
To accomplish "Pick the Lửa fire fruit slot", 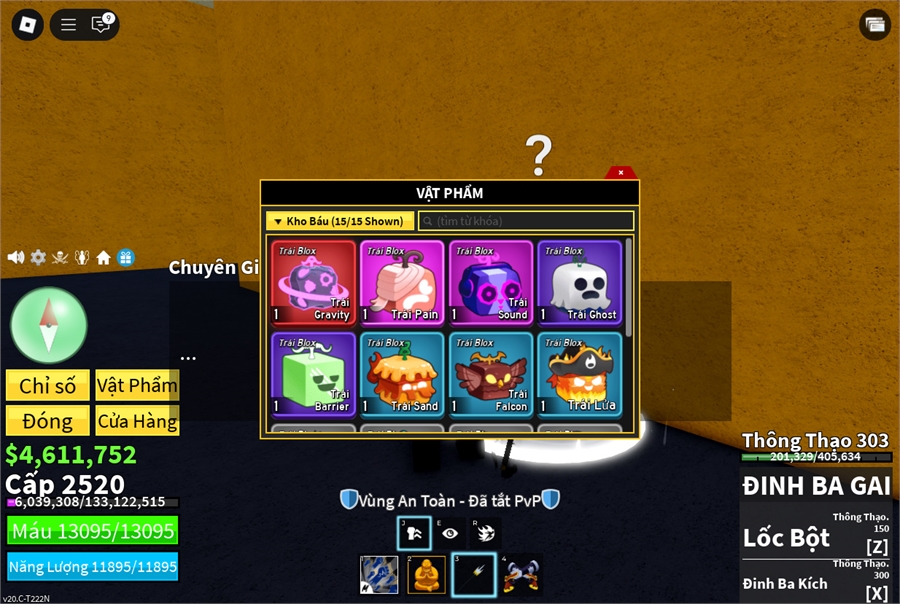I will [x=579, y=374].
